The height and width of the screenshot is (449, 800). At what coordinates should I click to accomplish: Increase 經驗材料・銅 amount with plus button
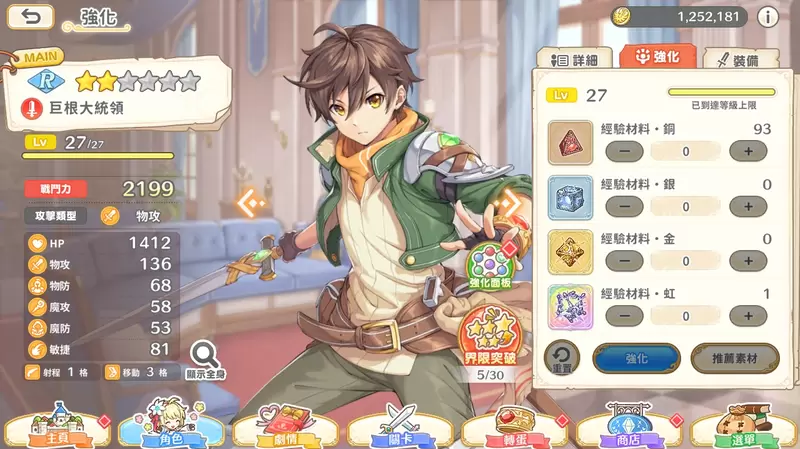tap(747, 151)
